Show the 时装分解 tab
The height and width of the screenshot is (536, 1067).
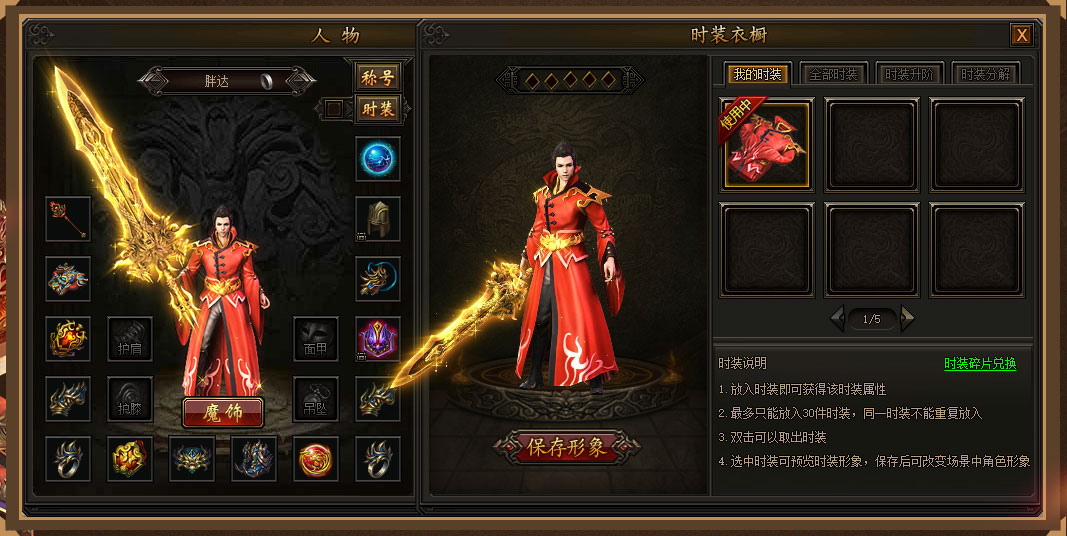985,74
